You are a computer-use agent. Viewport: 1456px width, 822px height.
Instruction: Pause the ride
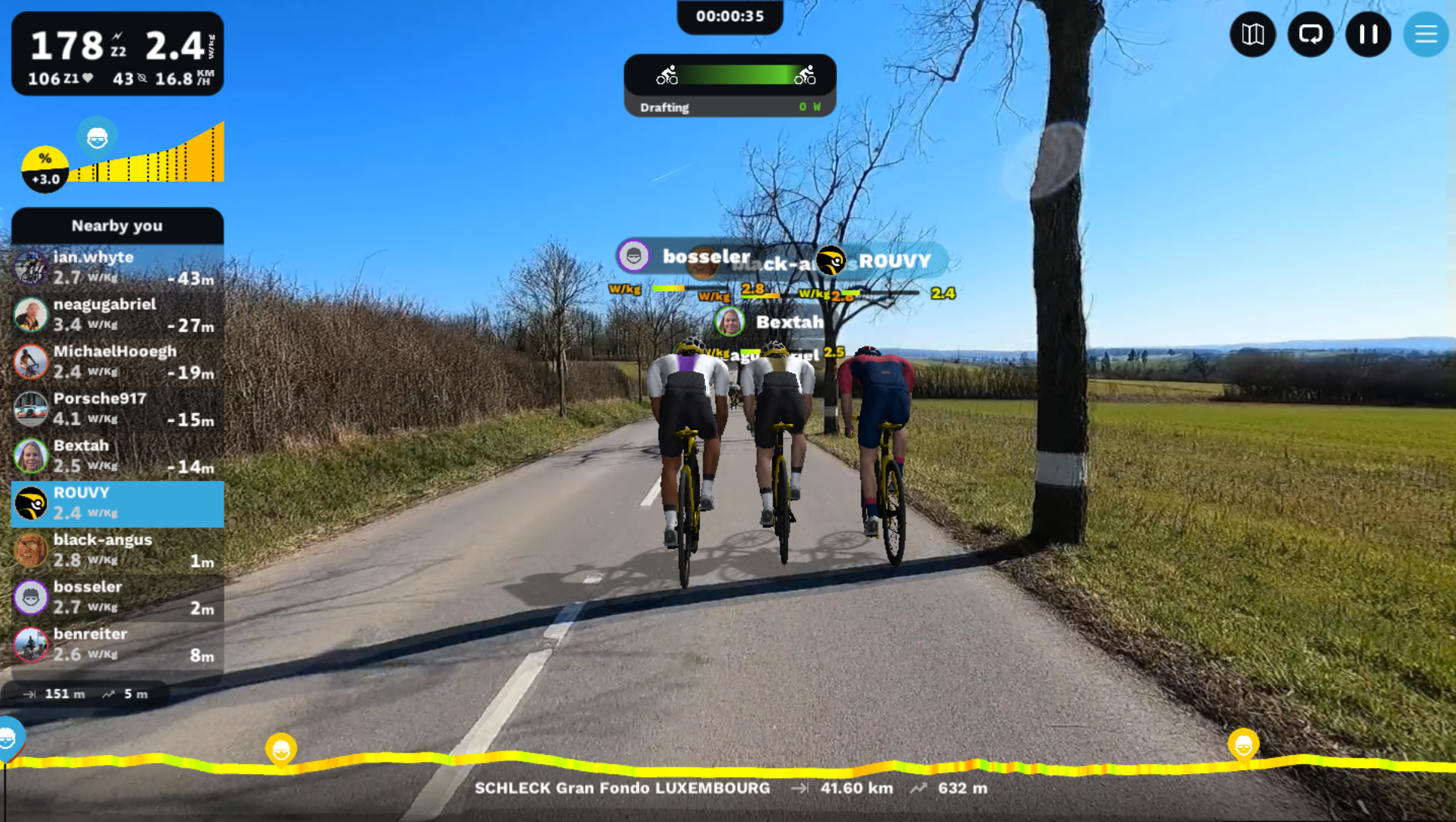click(x=1368, y=34)
